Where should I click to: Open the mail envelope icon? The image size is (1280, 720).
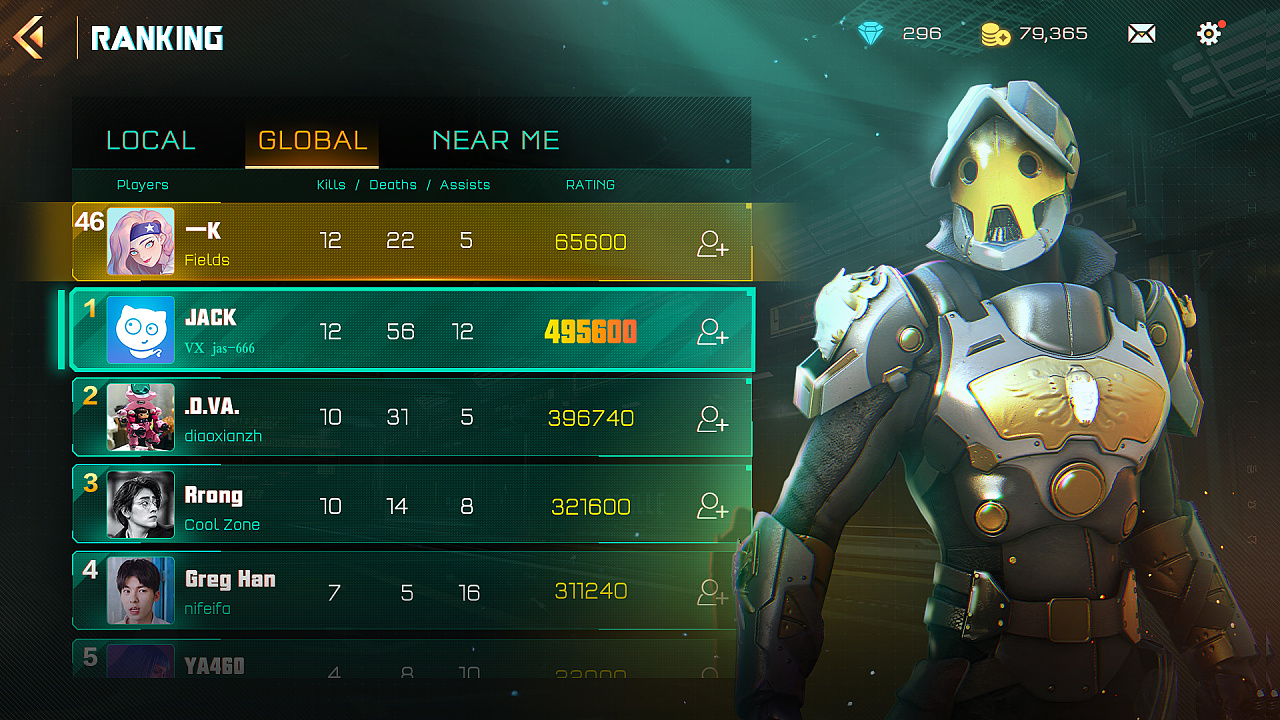click(1141, 34)
